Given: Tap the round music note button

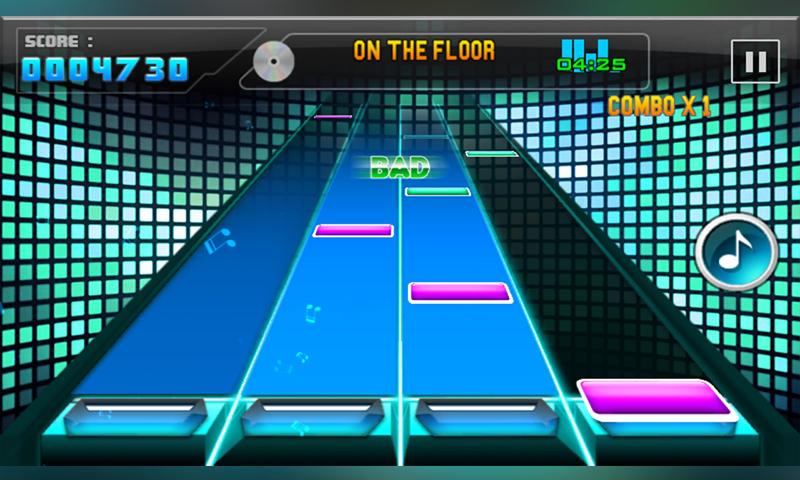Looking at the screenshot, I should (x=737, y=252).
